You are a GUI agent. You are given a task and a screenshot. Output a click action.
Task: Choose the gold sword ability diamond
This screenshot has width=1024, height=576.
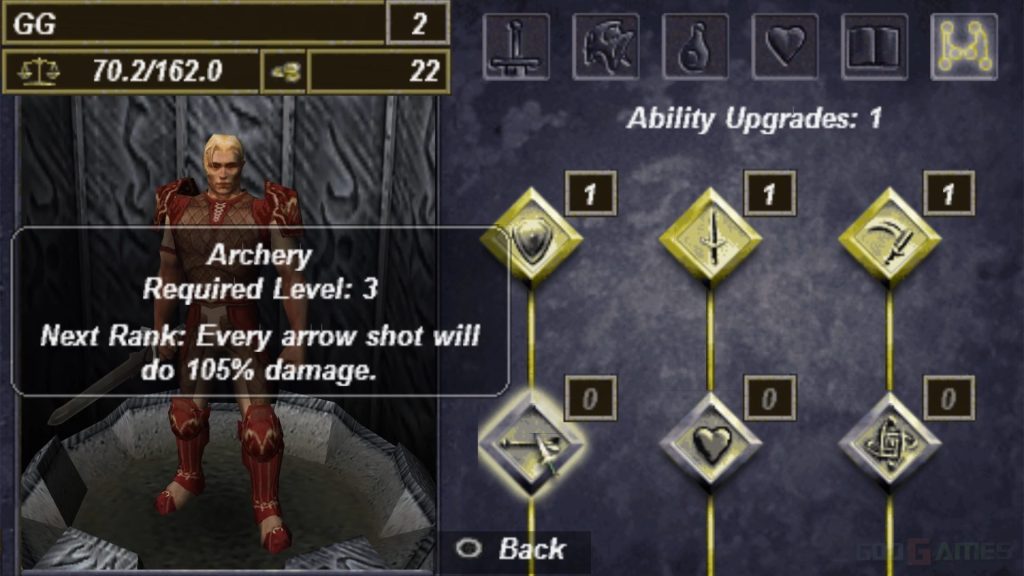pos(710,239)
